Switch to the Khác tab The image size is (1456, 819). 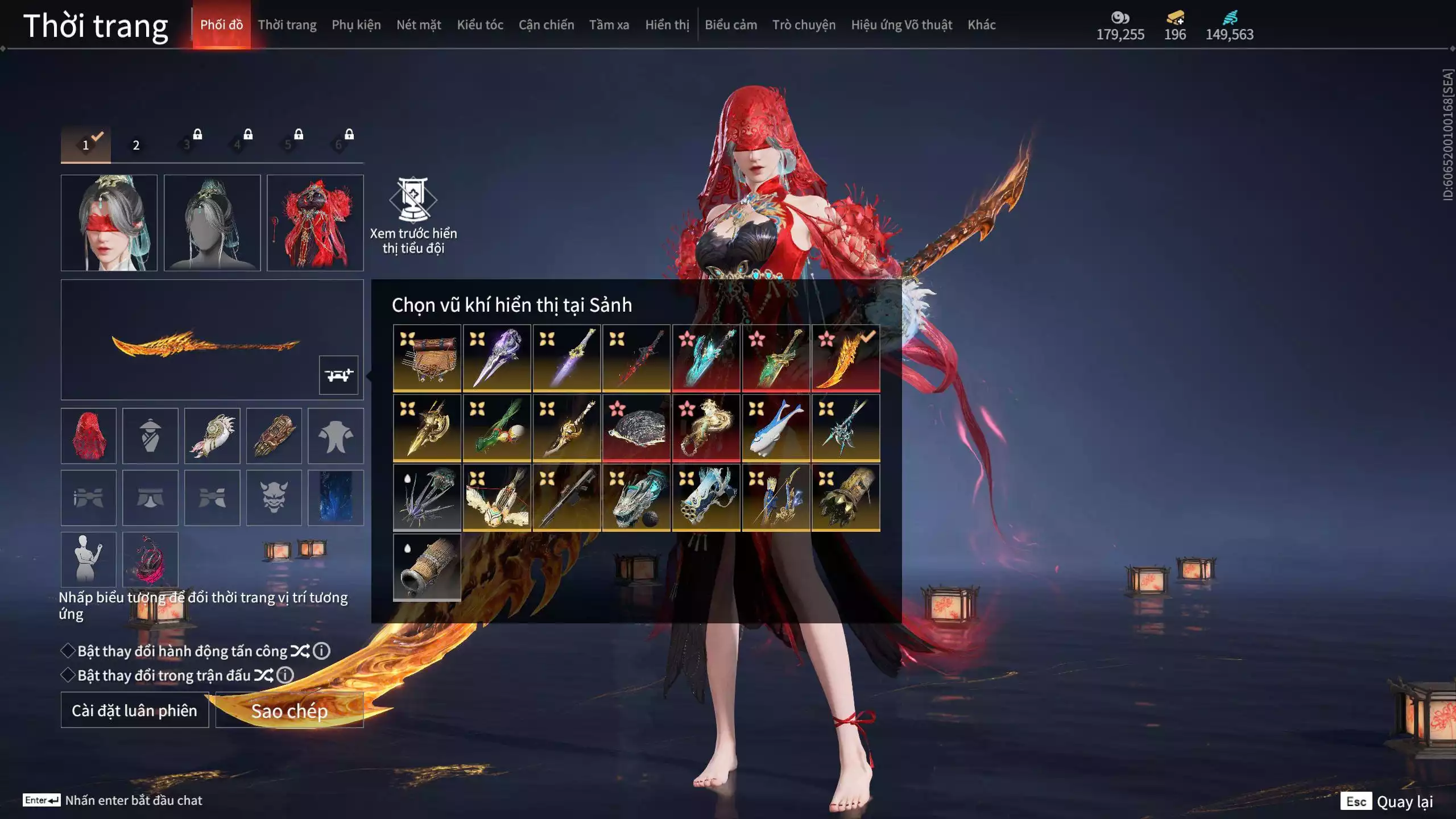click(981, 25)
